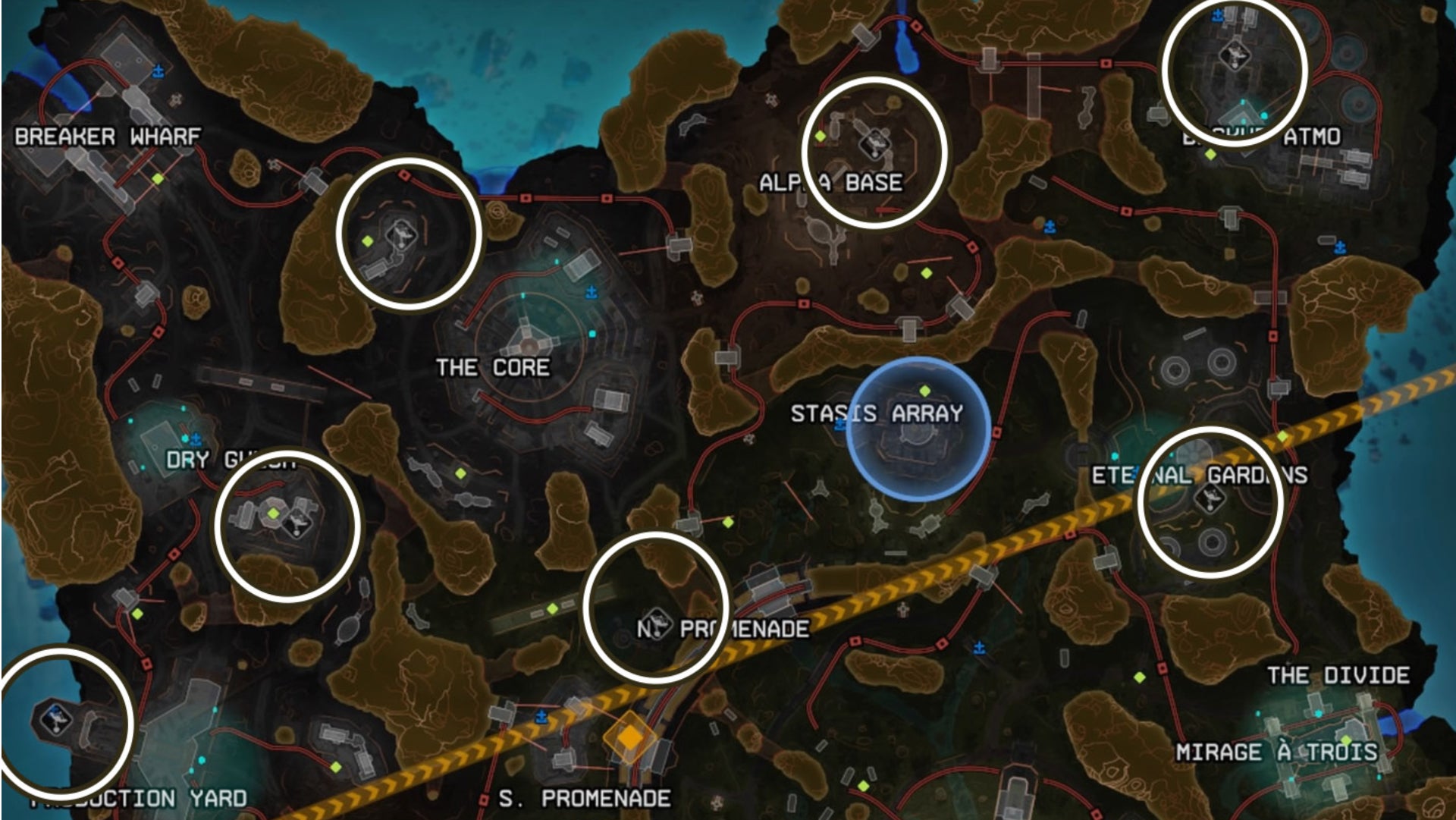Click the tower icon circled near Dry Gulch
This screenshot has width=1456, height=820.
pos(297,525)
